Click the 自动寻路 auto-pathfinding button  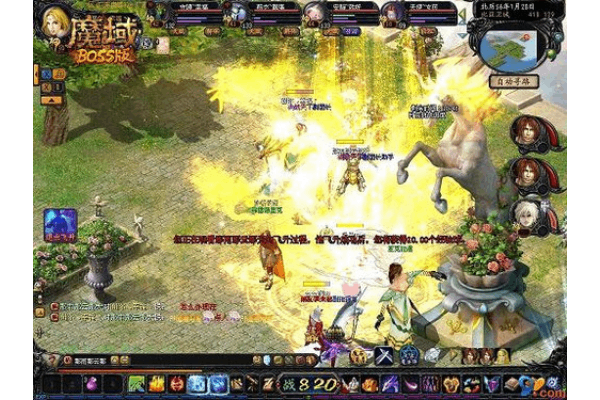tap(514, 80)
